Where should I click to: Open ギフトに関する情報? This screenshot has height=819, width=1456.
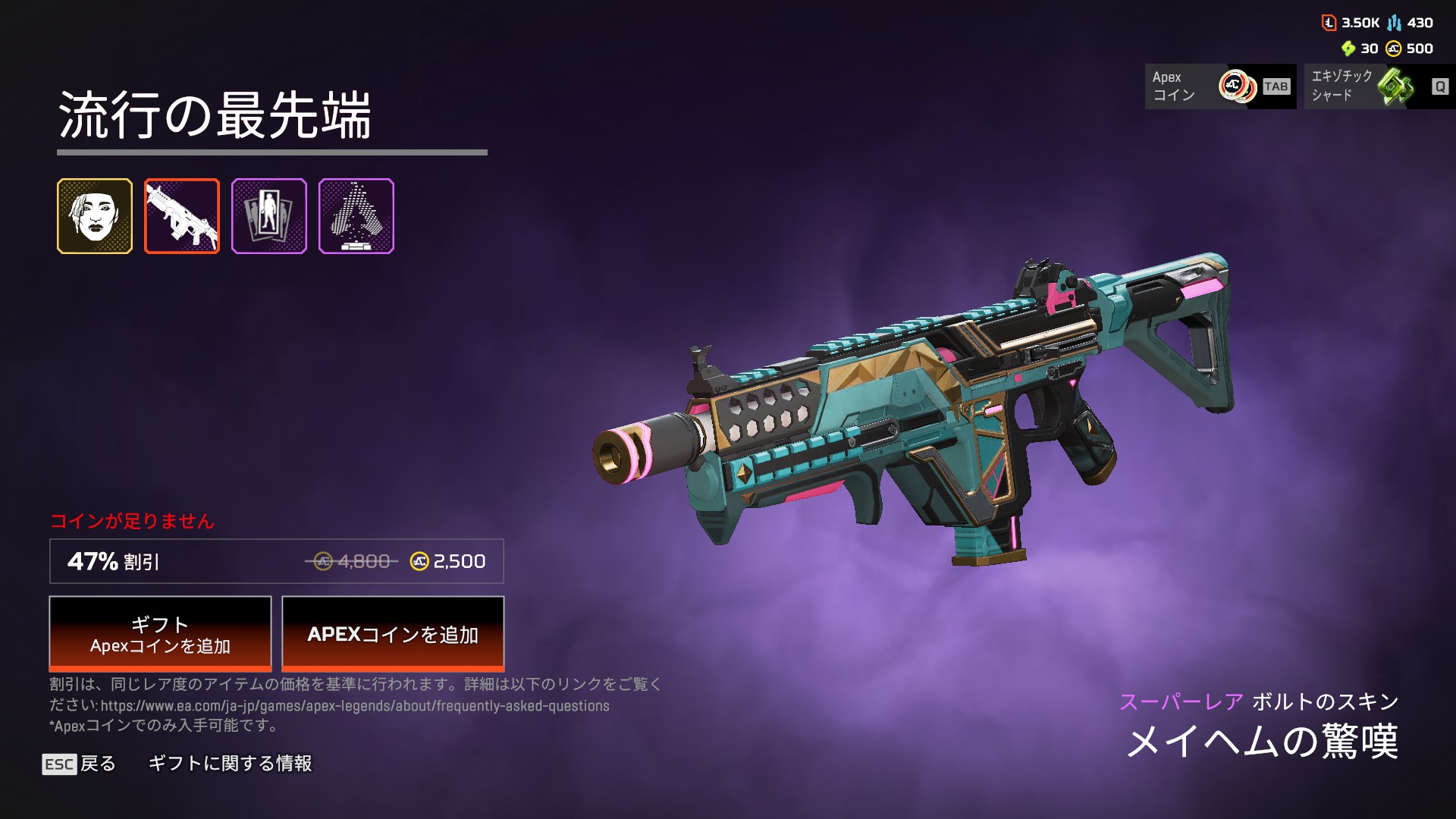tap(230, 764)
